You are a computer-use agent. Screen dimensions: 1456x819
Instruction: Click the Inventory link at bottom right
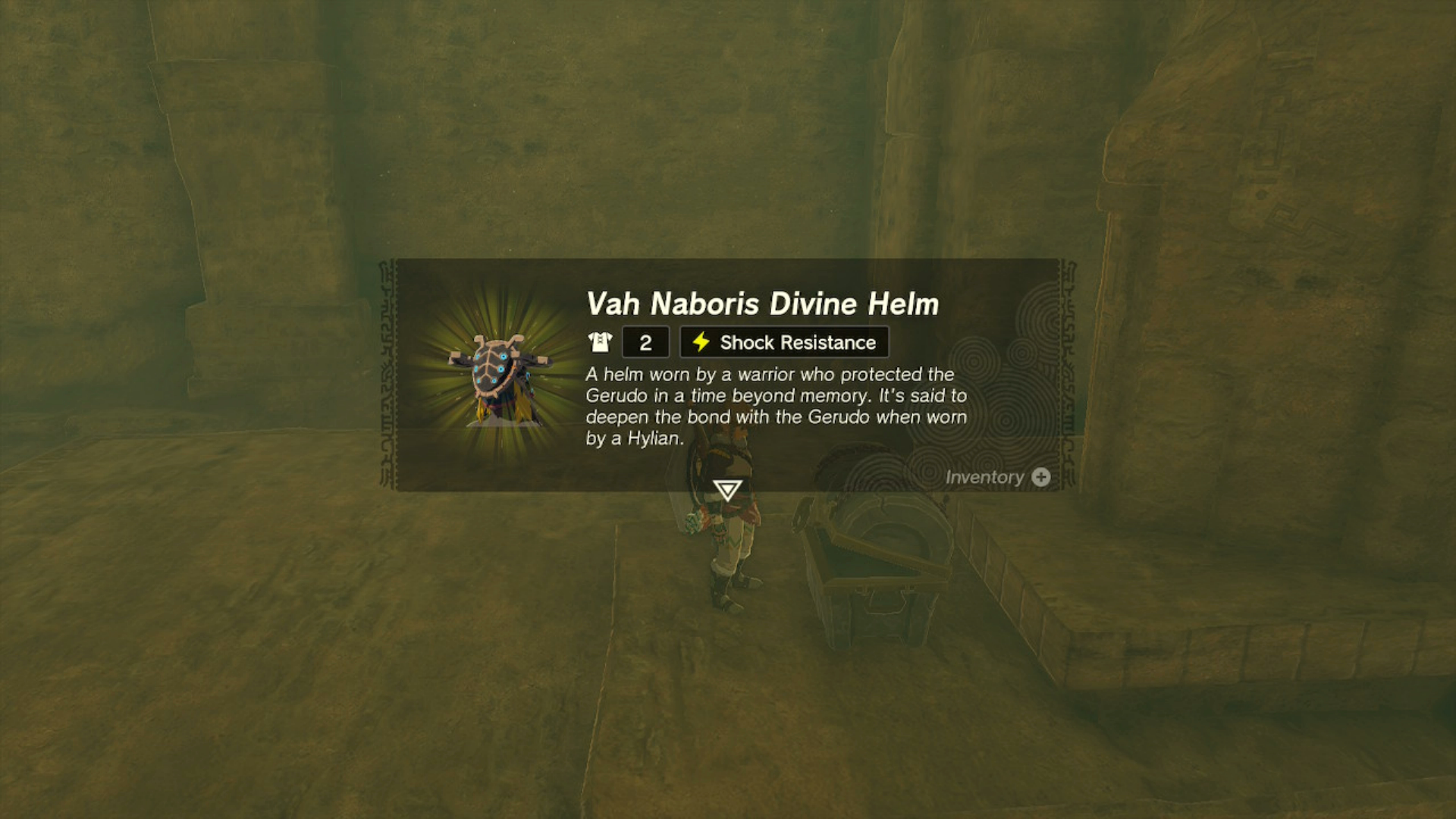[x=986, y=477]
